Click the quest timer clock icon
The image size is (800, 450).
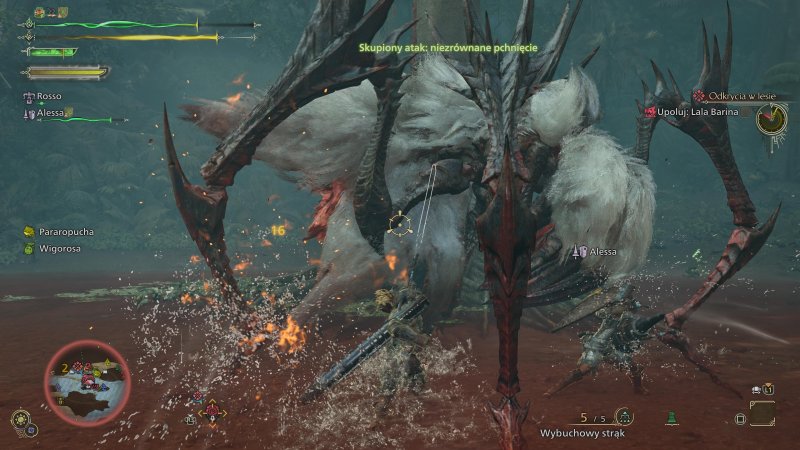771,119
